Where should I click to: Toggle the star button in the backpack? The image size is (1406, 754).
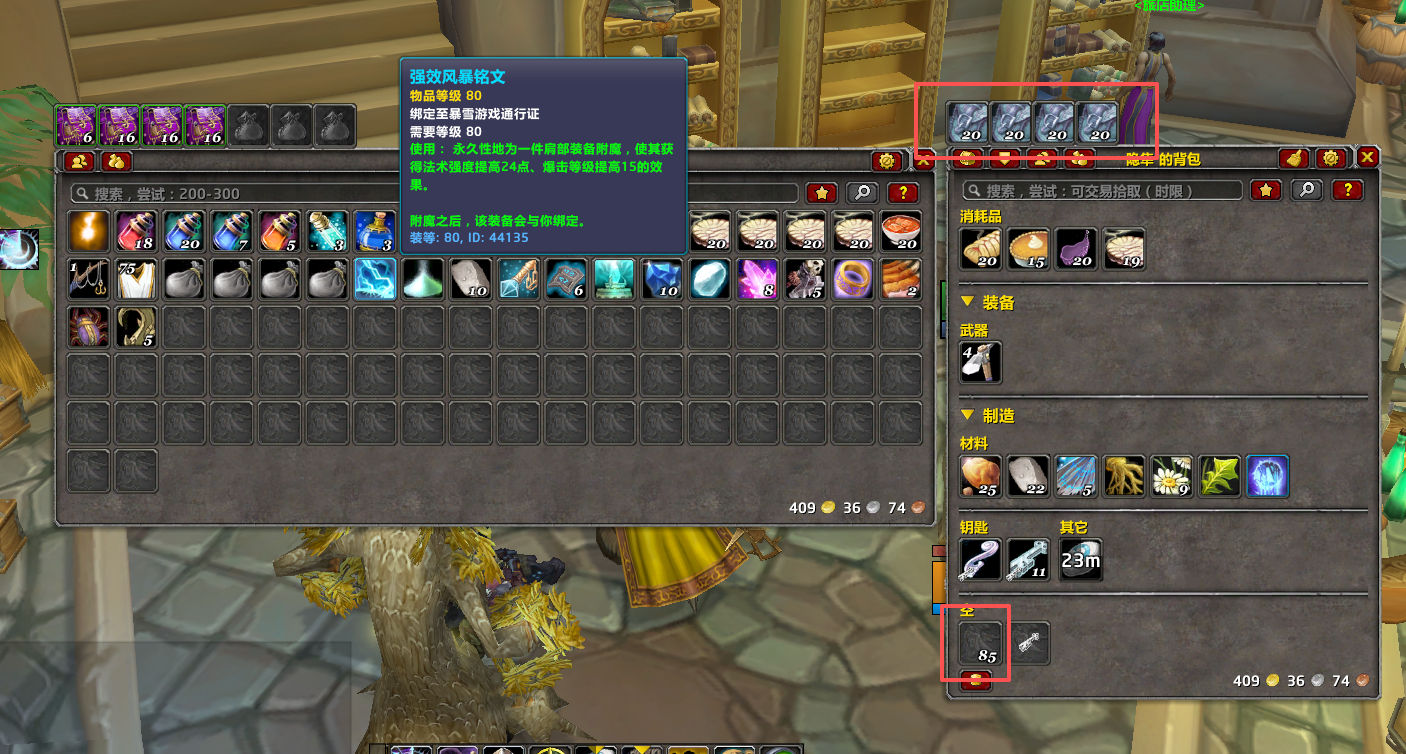(x=1266, y=190)
